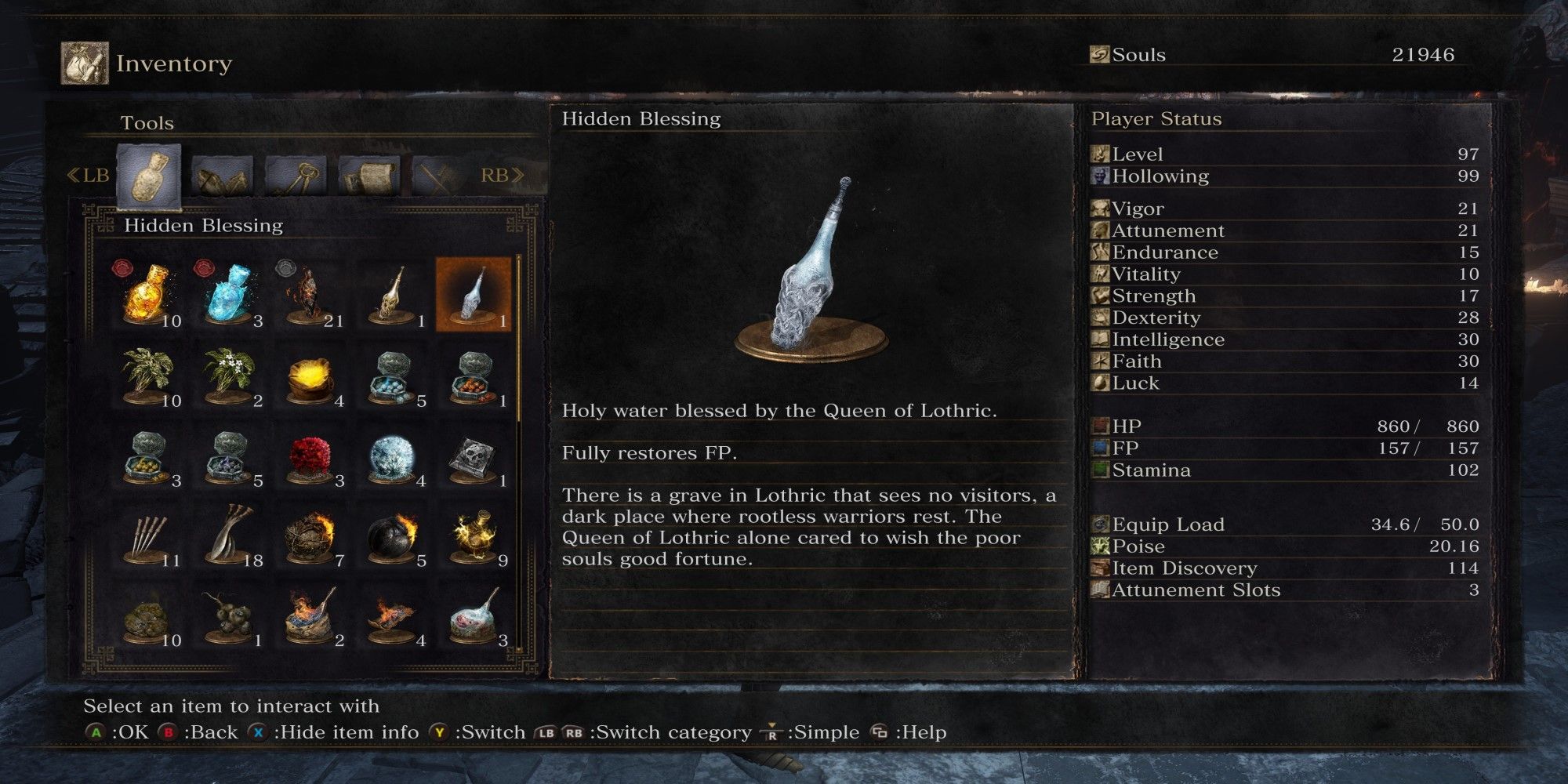Select the green blossom with white flowers
1568x784 pixels.
click(x=229, y=376)
